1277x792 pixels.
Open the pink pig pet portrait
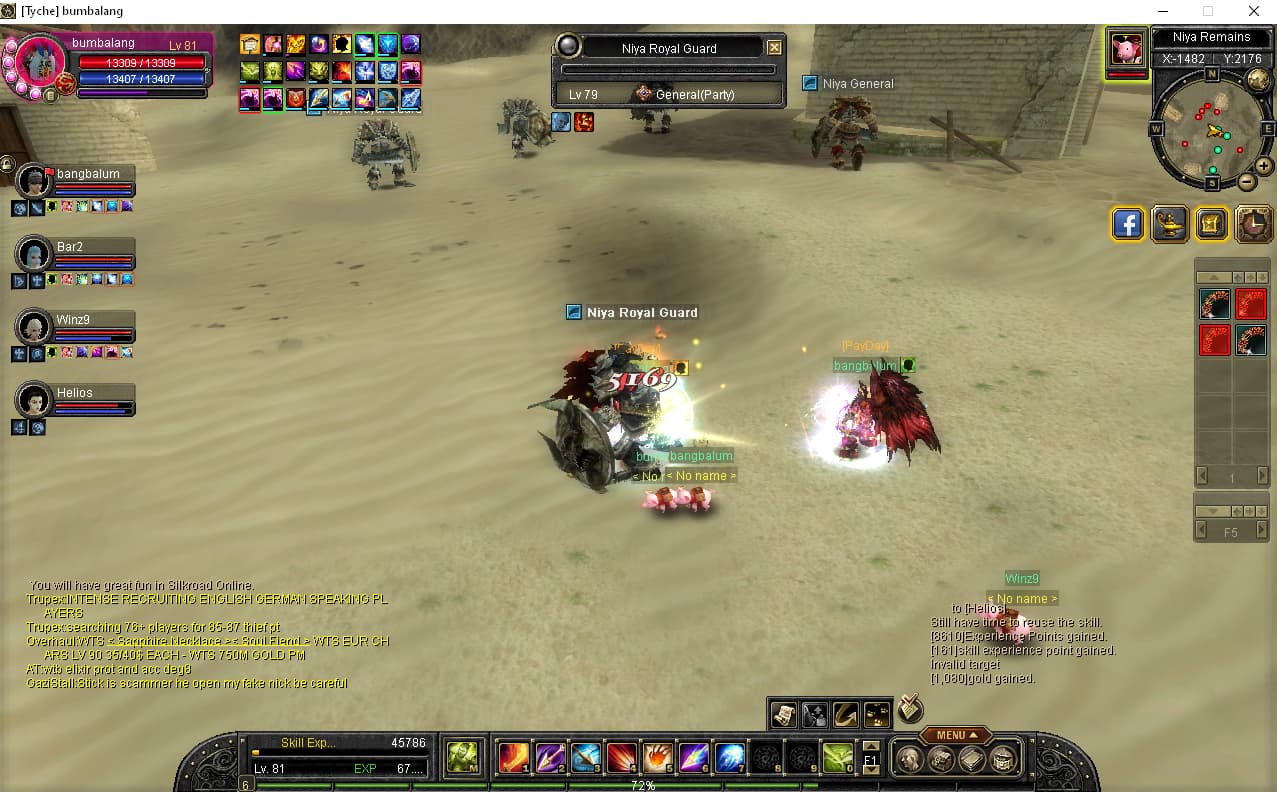[1126, 50]
